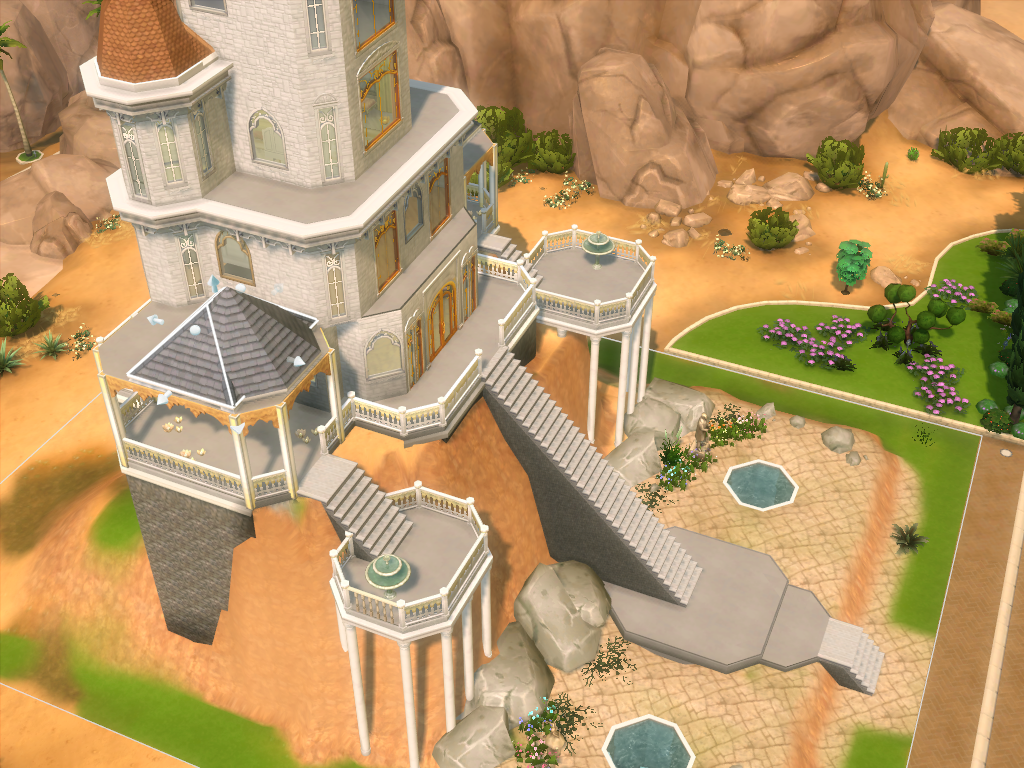Screen dimensions: 1024x768
Task: Select the roof height up-arrow handle
Action: (x=212, y=285)
